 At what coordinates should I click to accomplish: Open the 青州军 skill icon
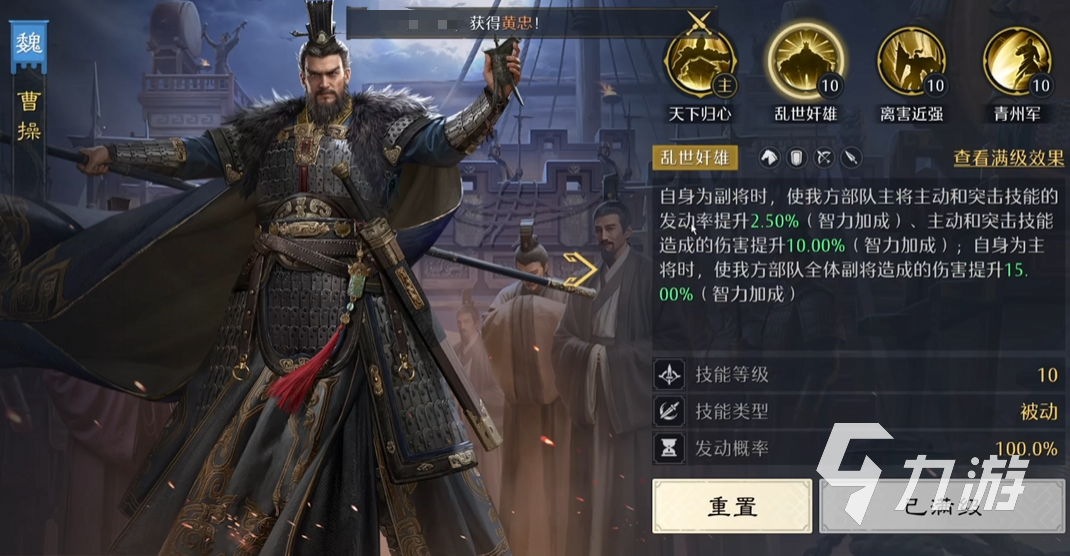coord(1018,61)
